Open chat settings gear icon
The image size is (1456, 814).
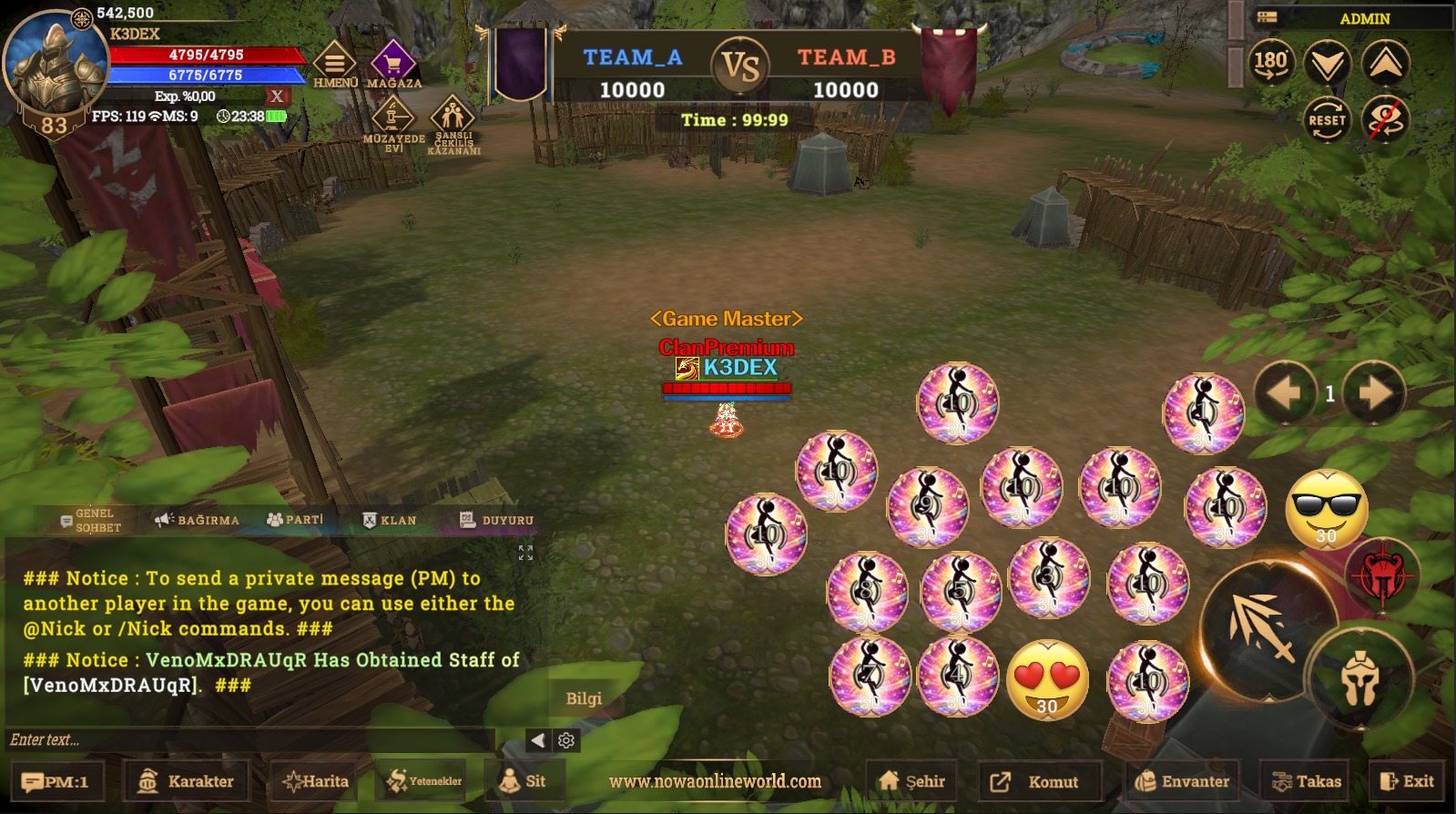click(x=566, y=740)
